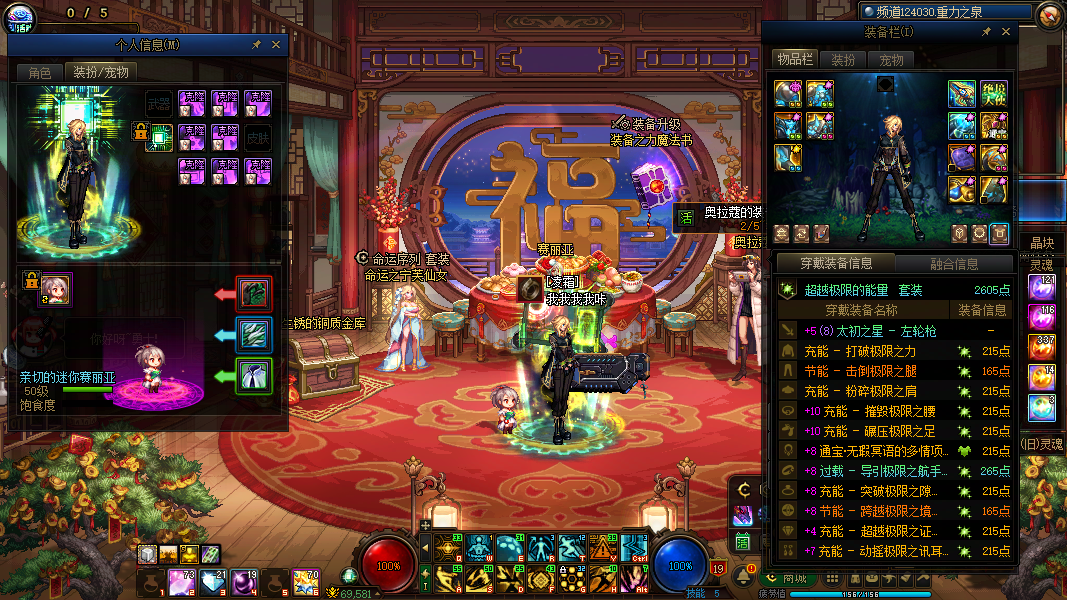The height and width of the screenshot is (600, 1067).
Task: Select the mini 赛丽亚 pet portrait
Action: click(57, 289)
